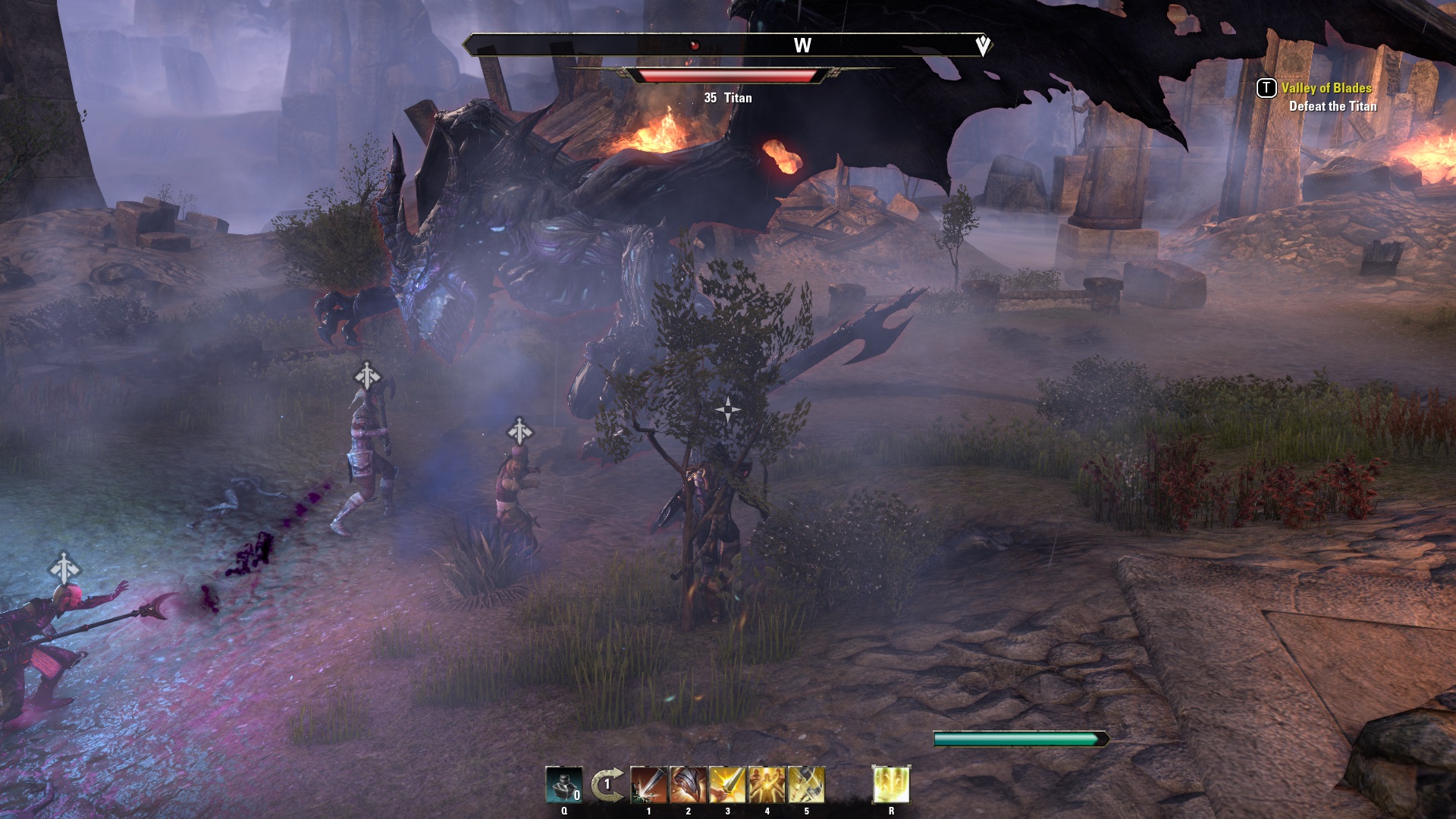Swap weapon bar with the arrow icon
Image resolution: width=1456 pixels, height=819 pixels.
coord(607,785)
